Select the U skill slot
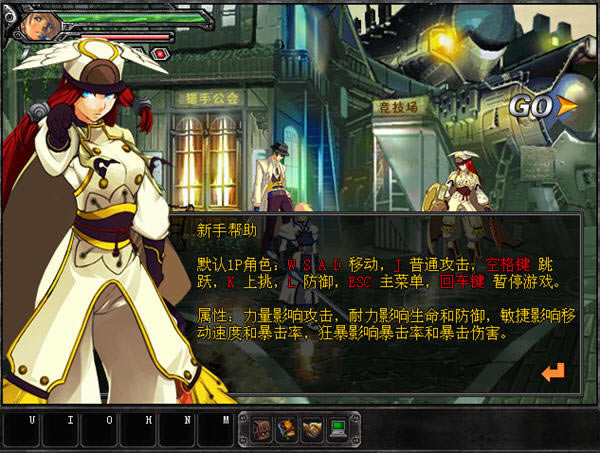 (22, 430)
